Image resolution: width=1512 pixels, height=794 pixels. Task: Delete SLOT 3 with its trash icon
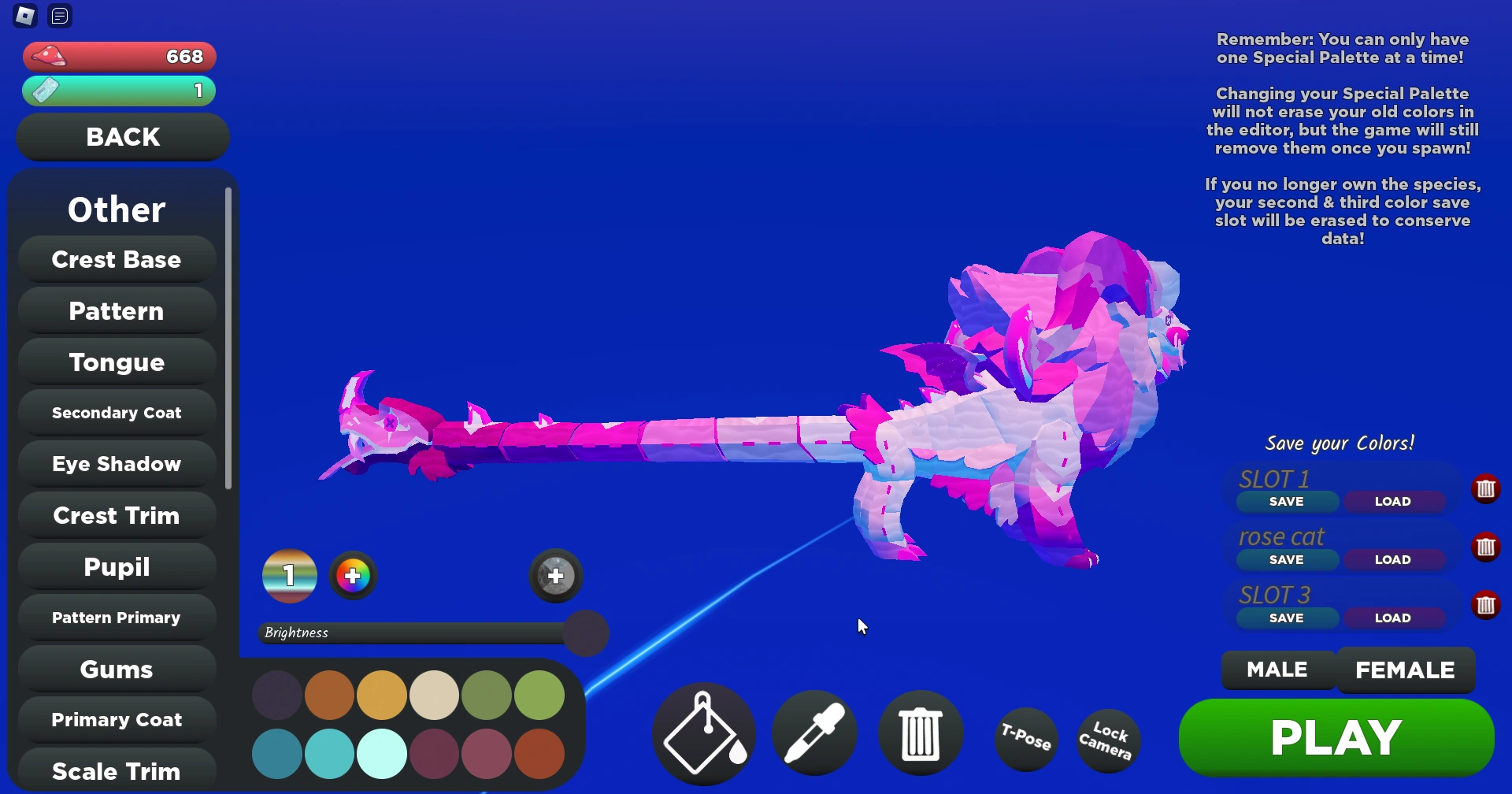(1487, 605)
